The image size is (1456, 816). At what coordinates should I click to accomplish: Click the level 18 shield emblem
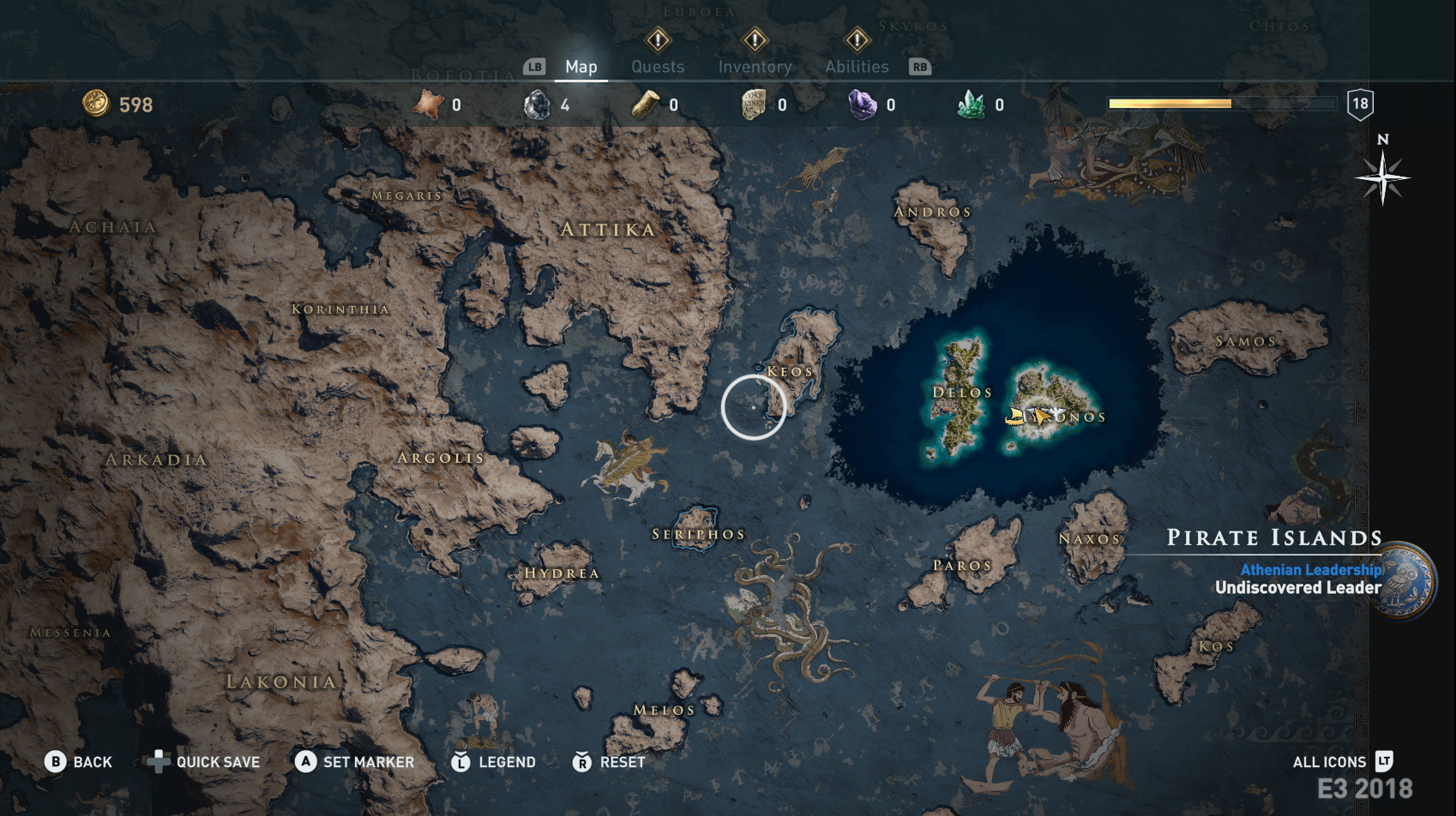tap(1360, 104)
